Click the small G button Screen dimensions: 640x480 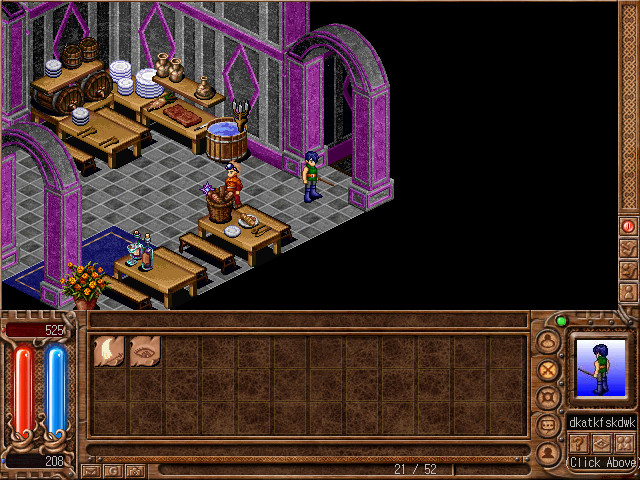(x=114, y=469)
